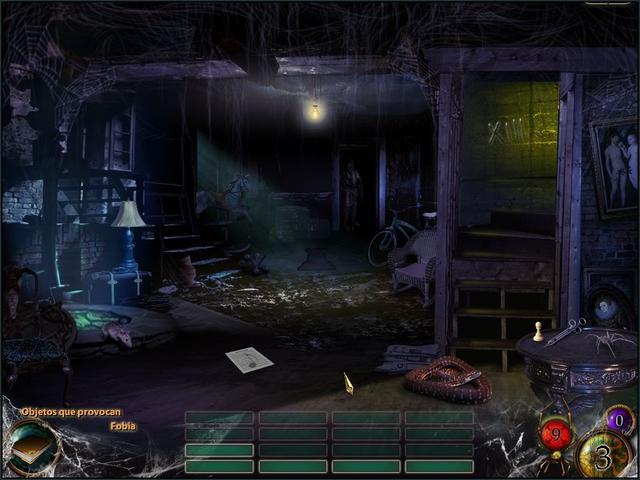The image size is (640, 480).
Task: Open the journal book icon
Action: 31,449
